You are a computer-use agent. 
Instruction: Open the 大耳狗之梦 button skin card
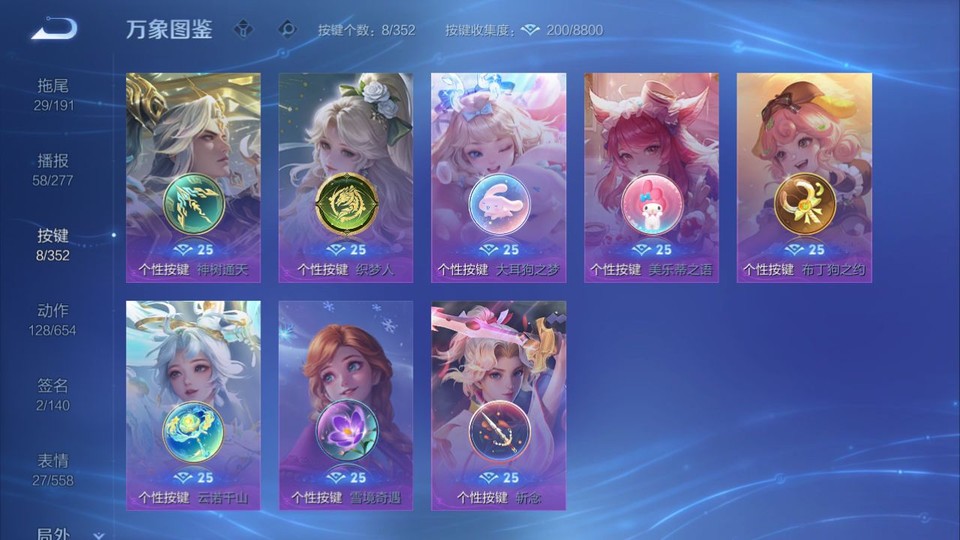pos(498,177)
